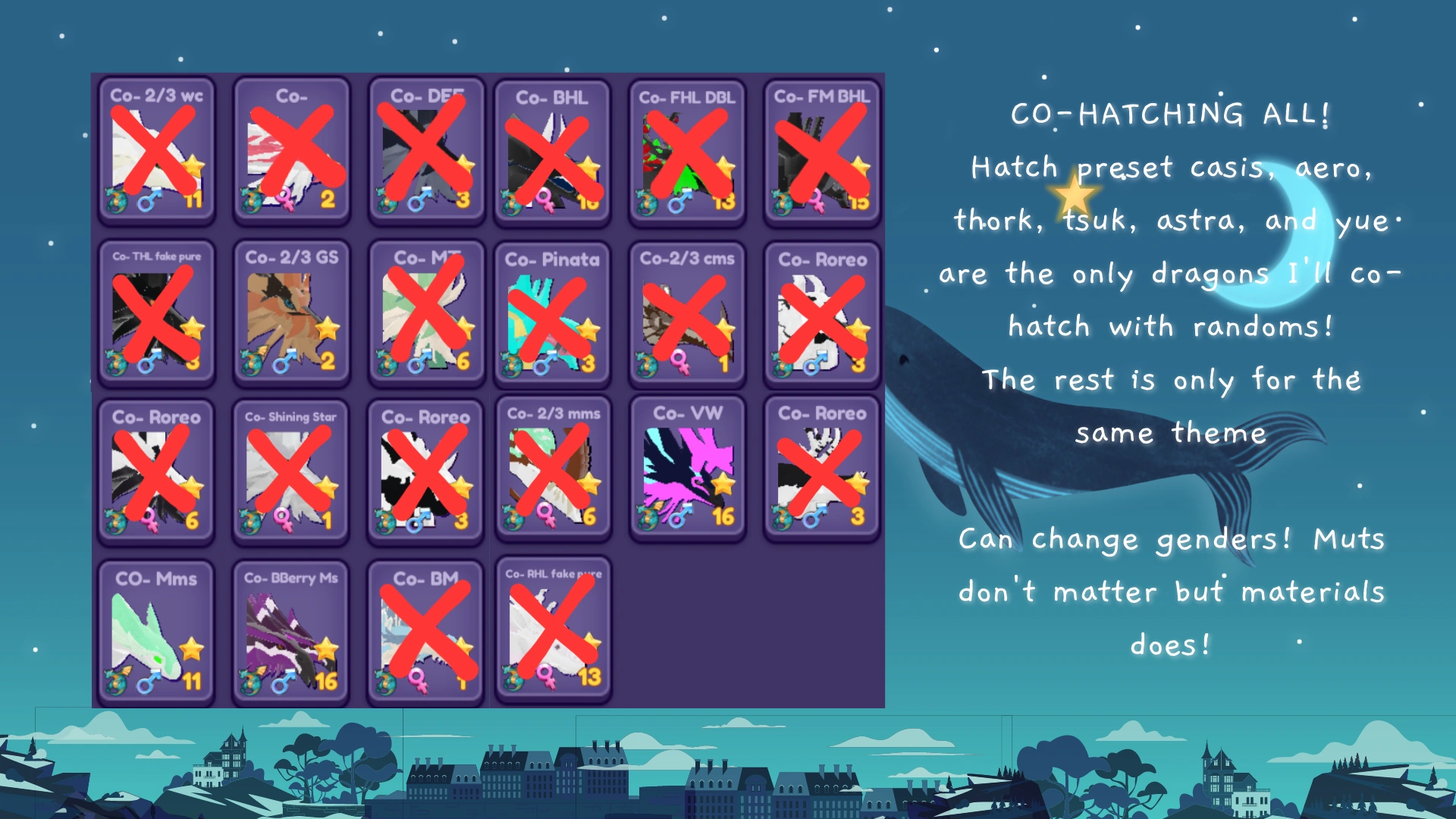Viewport: 1456px width, 819px height.
Task: Click the male gender icon on CO- Mms card
Action: click(149, 681)
